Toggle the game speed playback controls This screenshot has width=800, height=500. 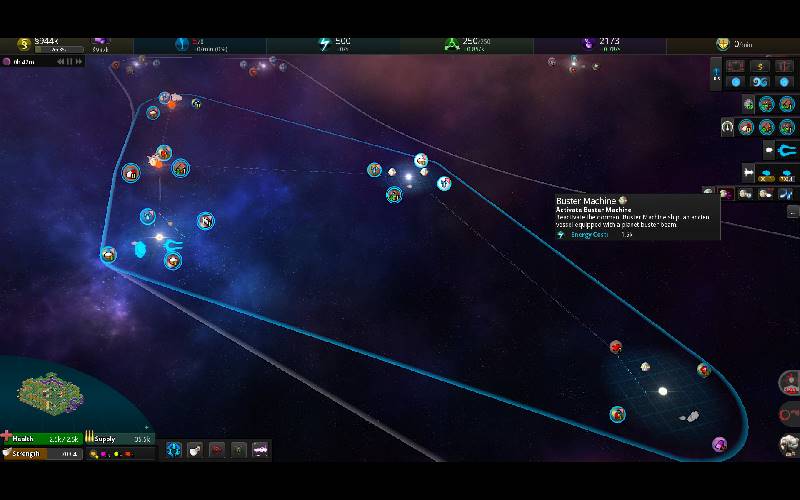click(66, 61)
